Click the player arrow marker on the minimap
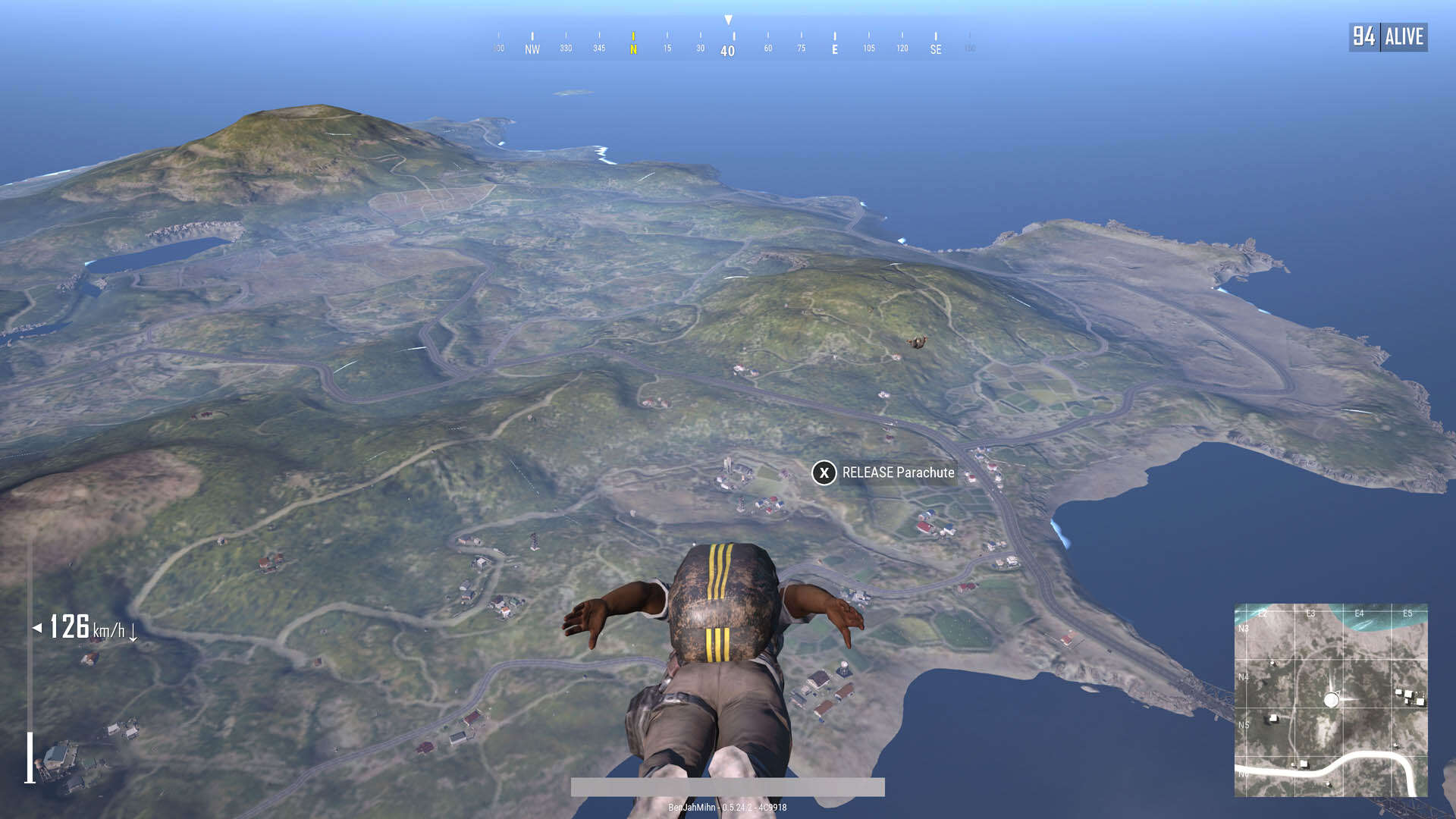Viewport: 1456px width, 819px height. pyautogui.click(x=1333, y=699)
